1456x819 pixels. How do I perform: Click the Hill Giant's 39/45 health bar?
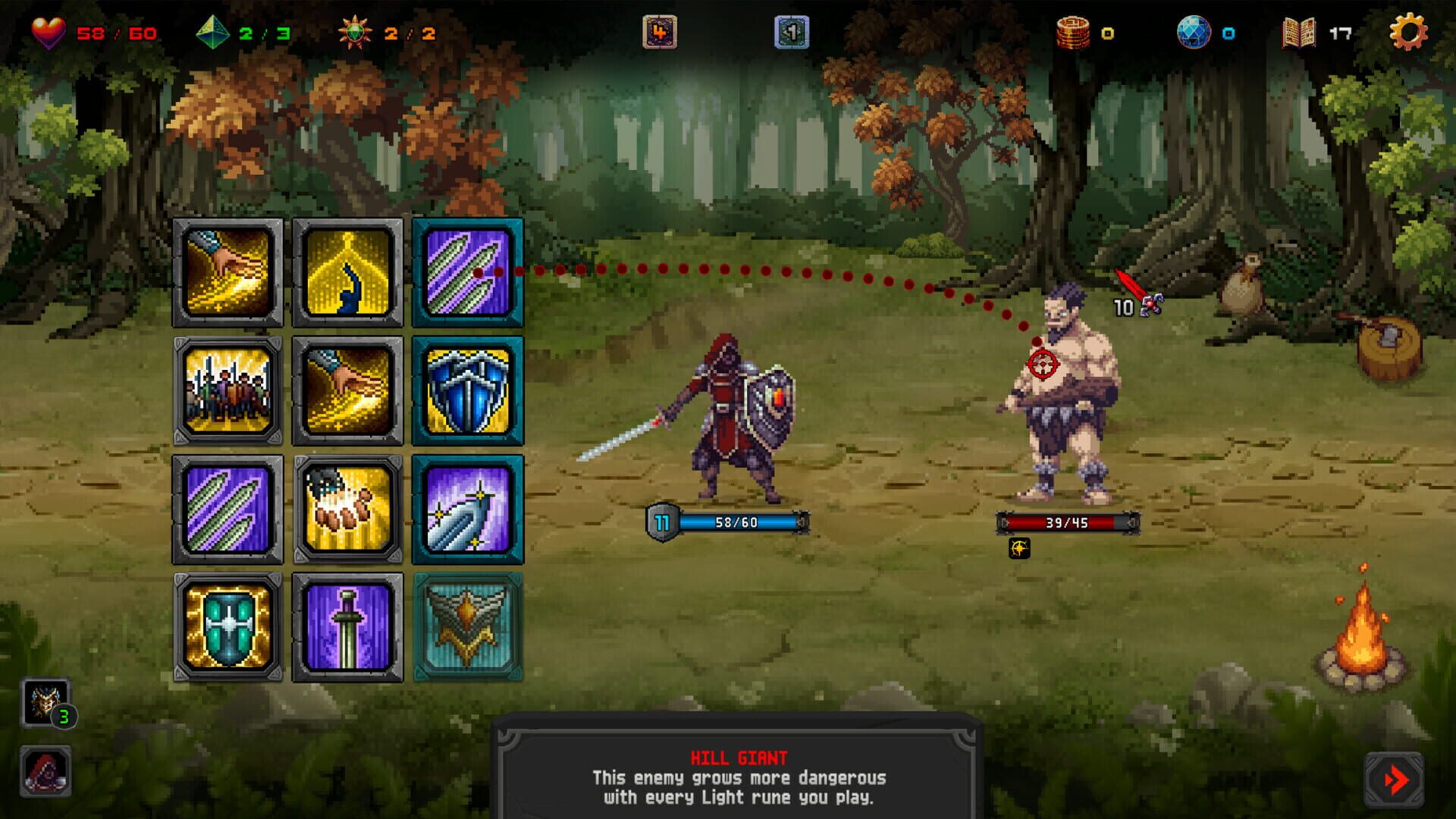click(1066, 522)
